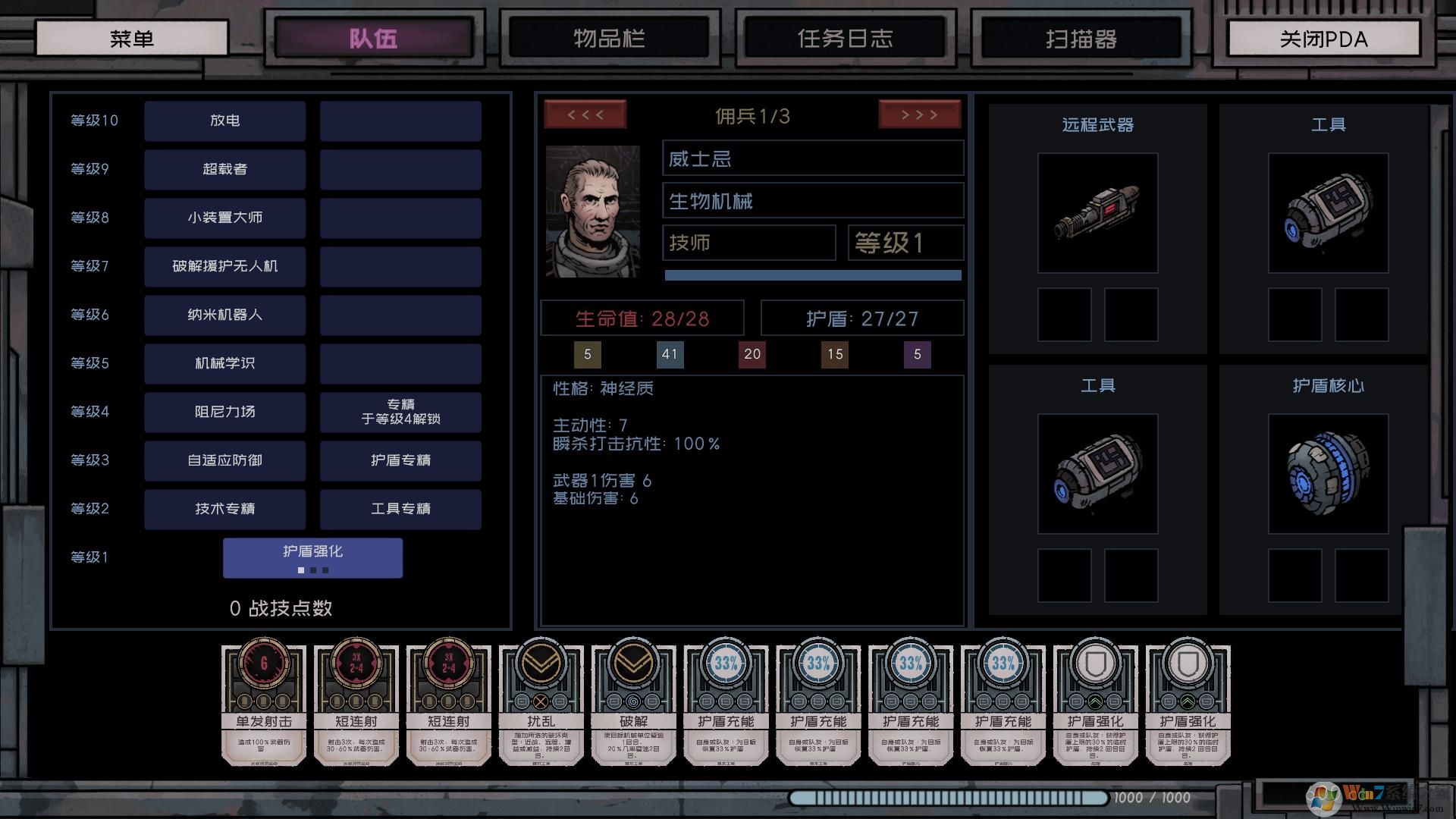Switch to the 扫描器 tab
Viewport: 1456px width, 819px height.
1081,38
